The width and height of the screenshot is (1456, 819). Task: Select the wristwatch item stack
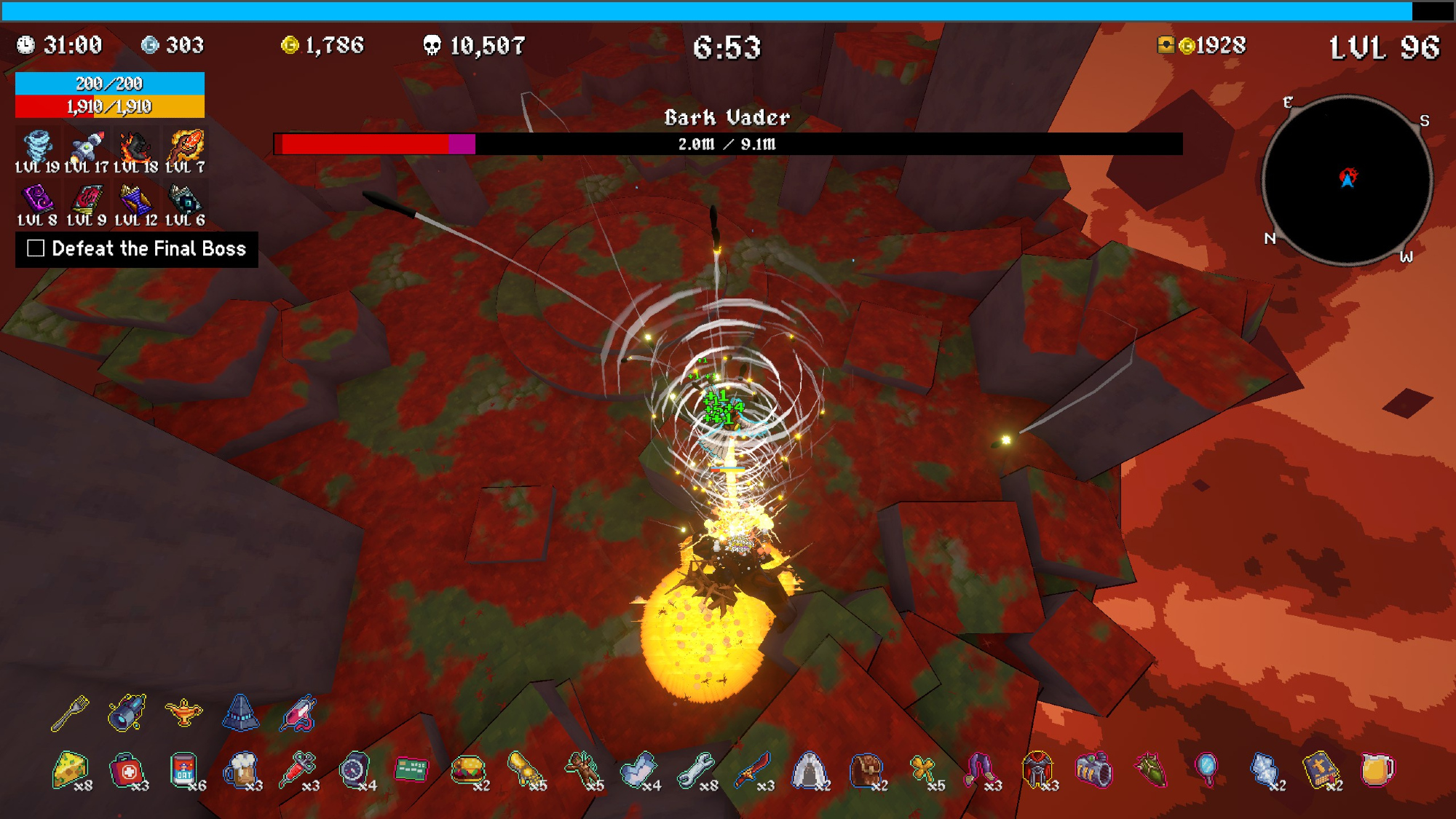(x=355, y=769)
